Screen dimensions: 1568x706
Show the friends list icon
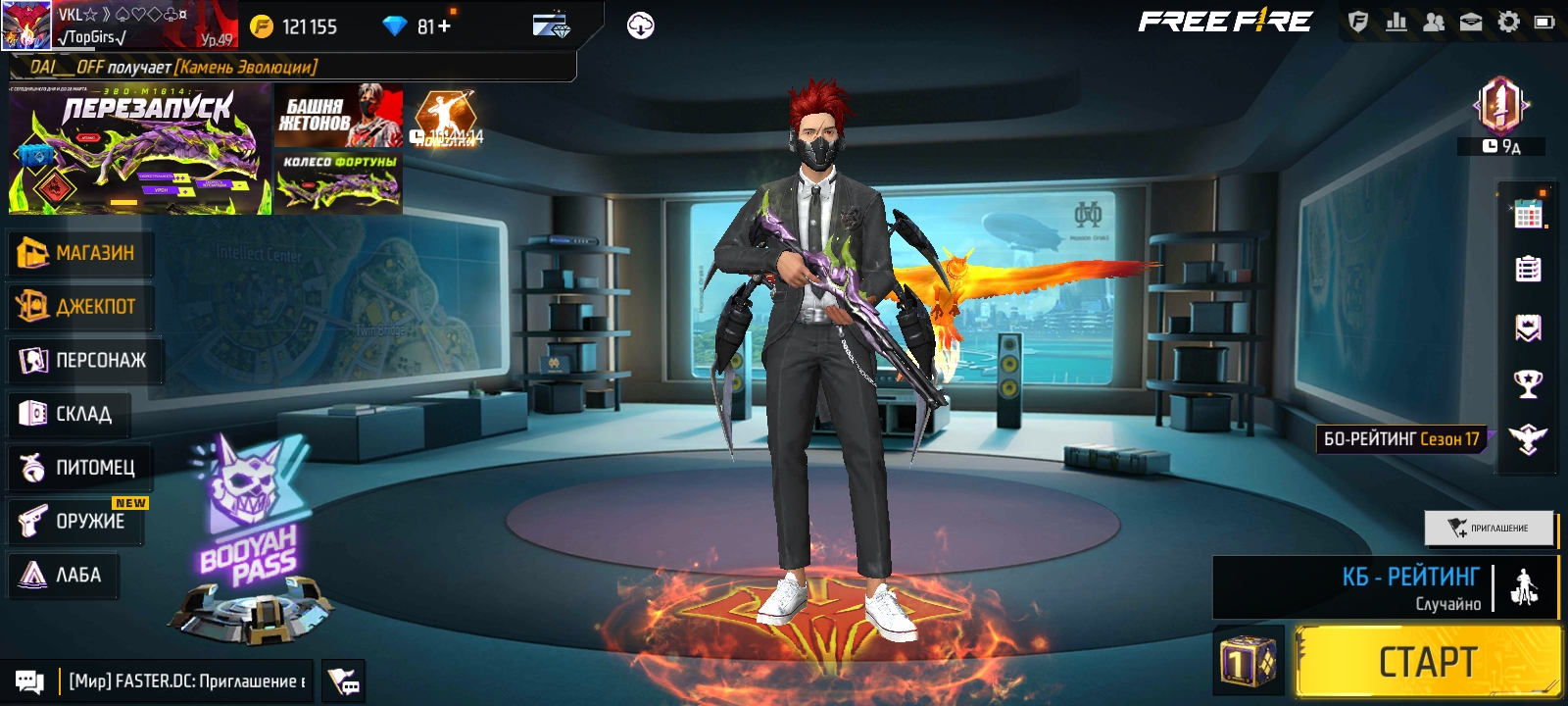click(1433, 22)
